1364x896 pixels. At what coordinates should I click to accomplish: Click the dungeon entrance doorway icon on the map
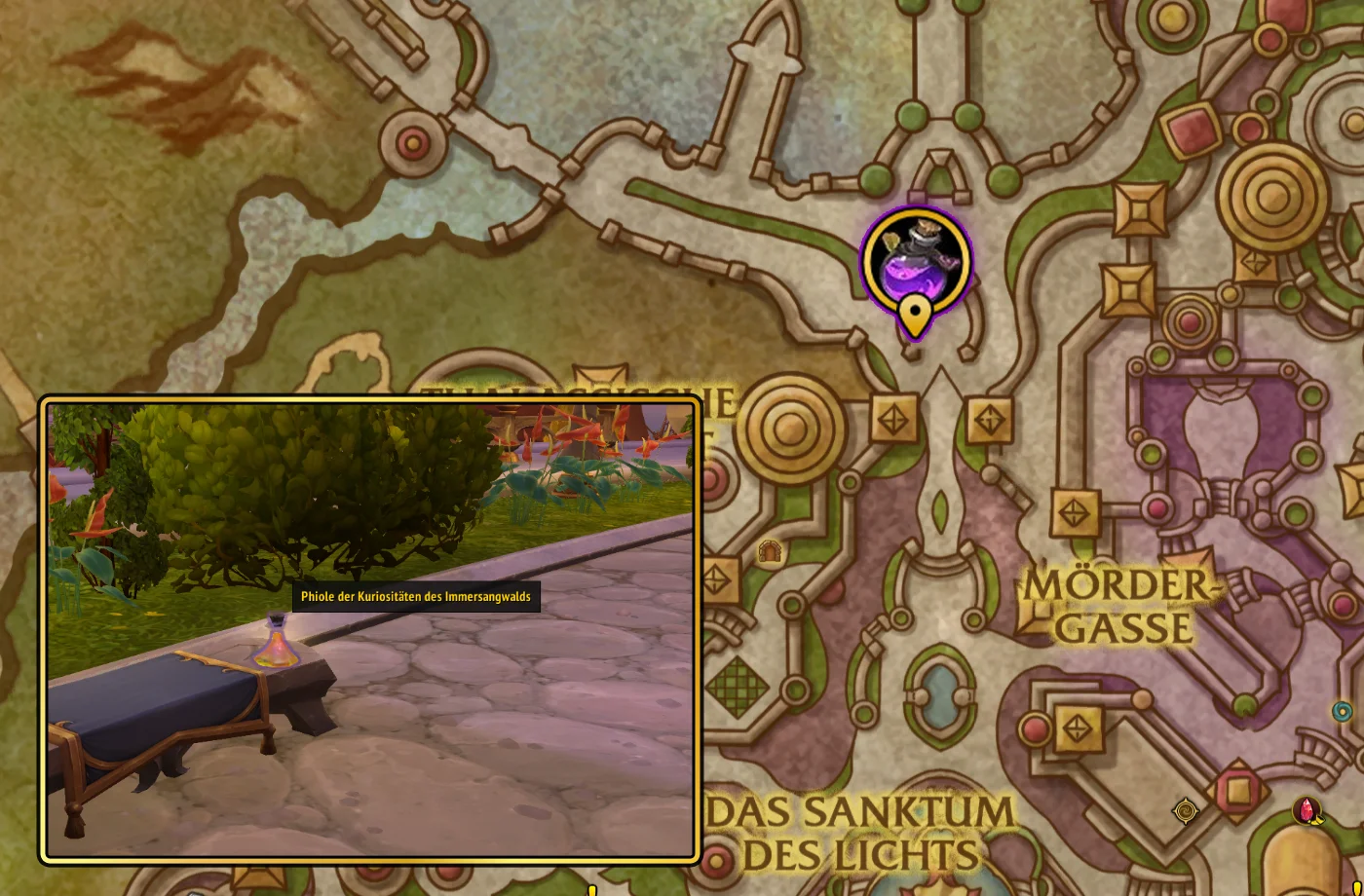(770, 550)
